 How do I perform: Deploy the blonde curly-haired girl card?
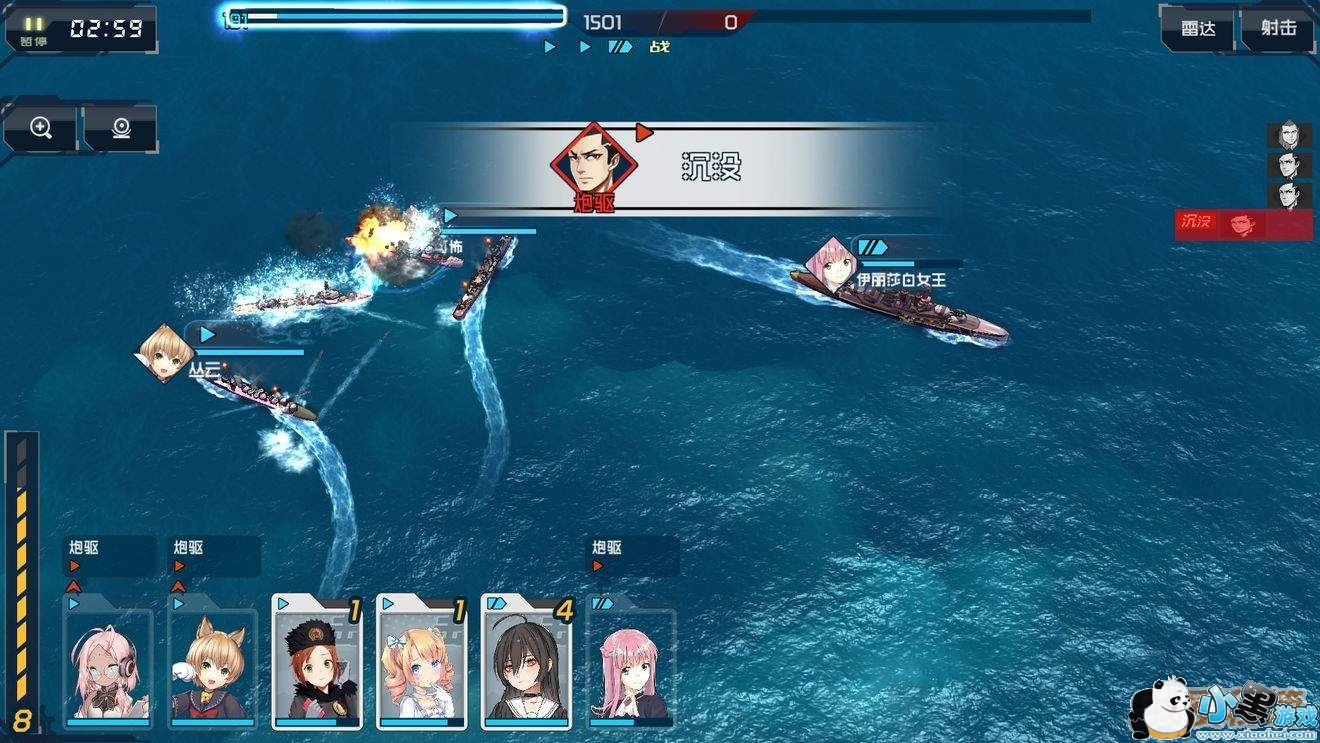tap(421, 661)
